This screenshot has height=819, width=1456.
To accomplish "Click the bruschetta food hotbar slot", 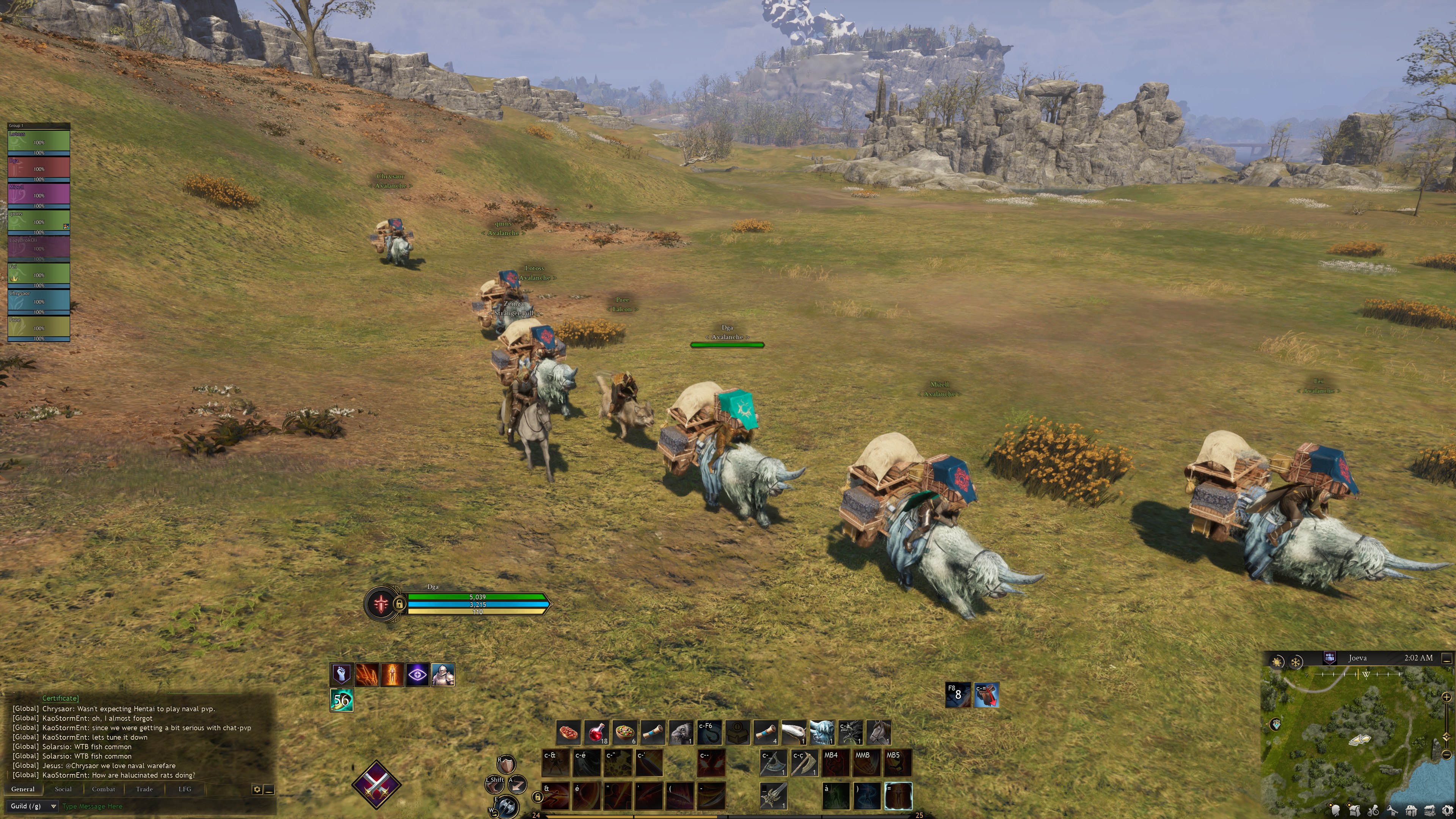I will coord(569,733).
